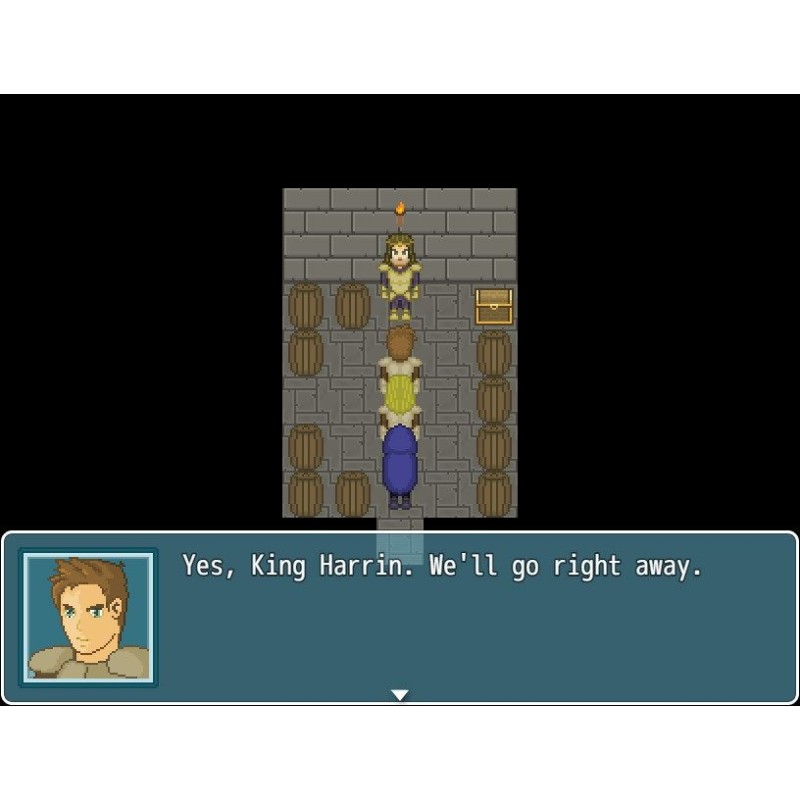
Task: Click the dialogue continue arrow
Action: pos(400,694)
